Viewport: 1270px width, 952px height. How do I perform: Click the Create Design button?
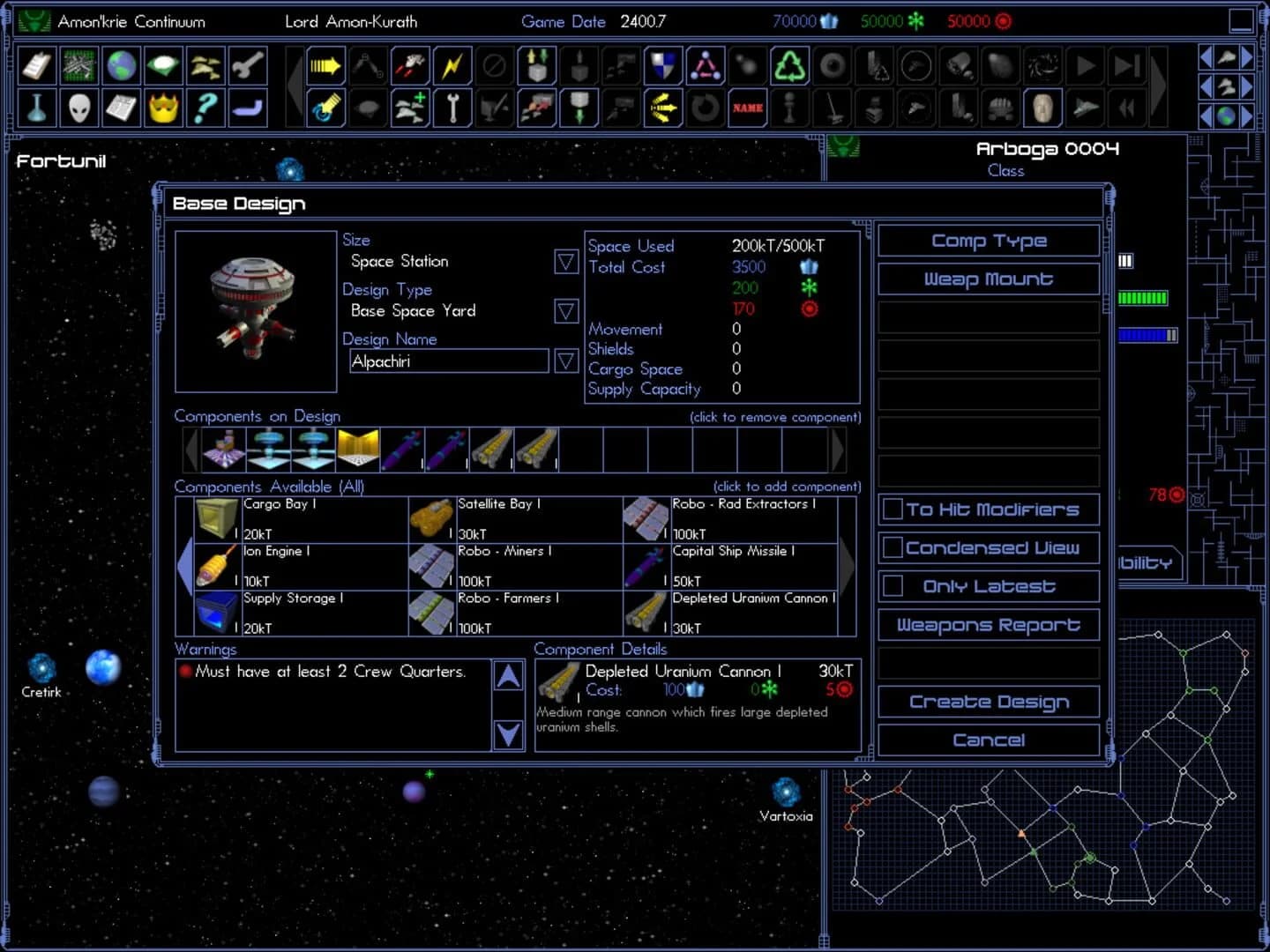pyautogui.click(x=989, y=701)
